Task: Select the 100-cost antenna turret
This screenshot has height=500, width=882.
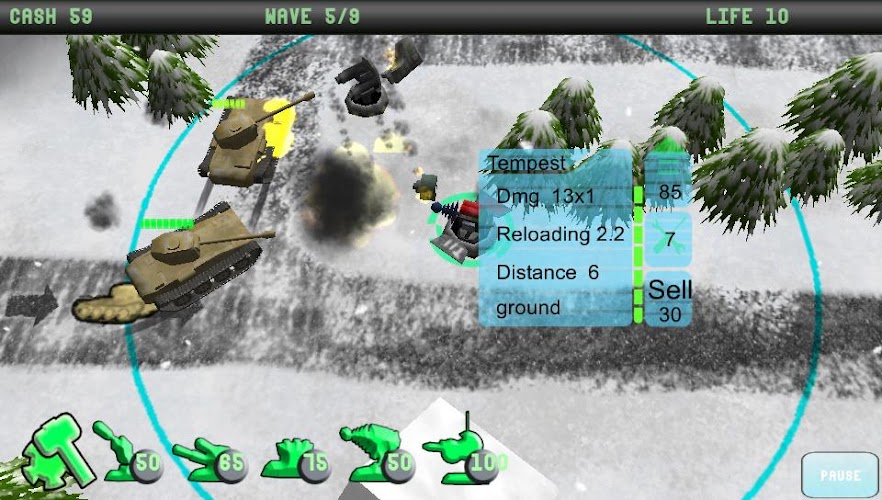Action: tap(464, 452)
